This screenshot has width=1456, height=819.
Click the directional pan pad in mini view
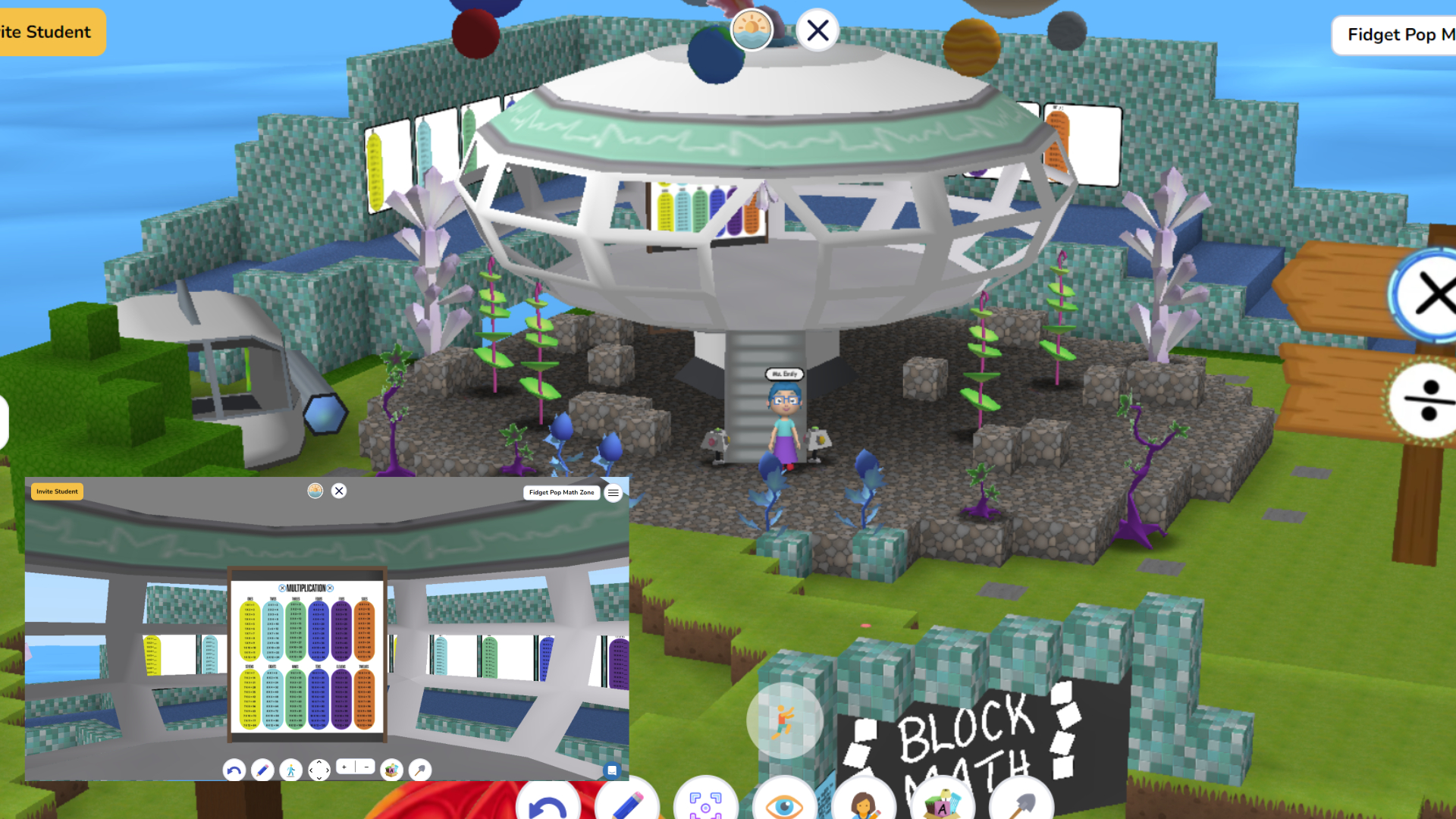[x=319, y=770]
